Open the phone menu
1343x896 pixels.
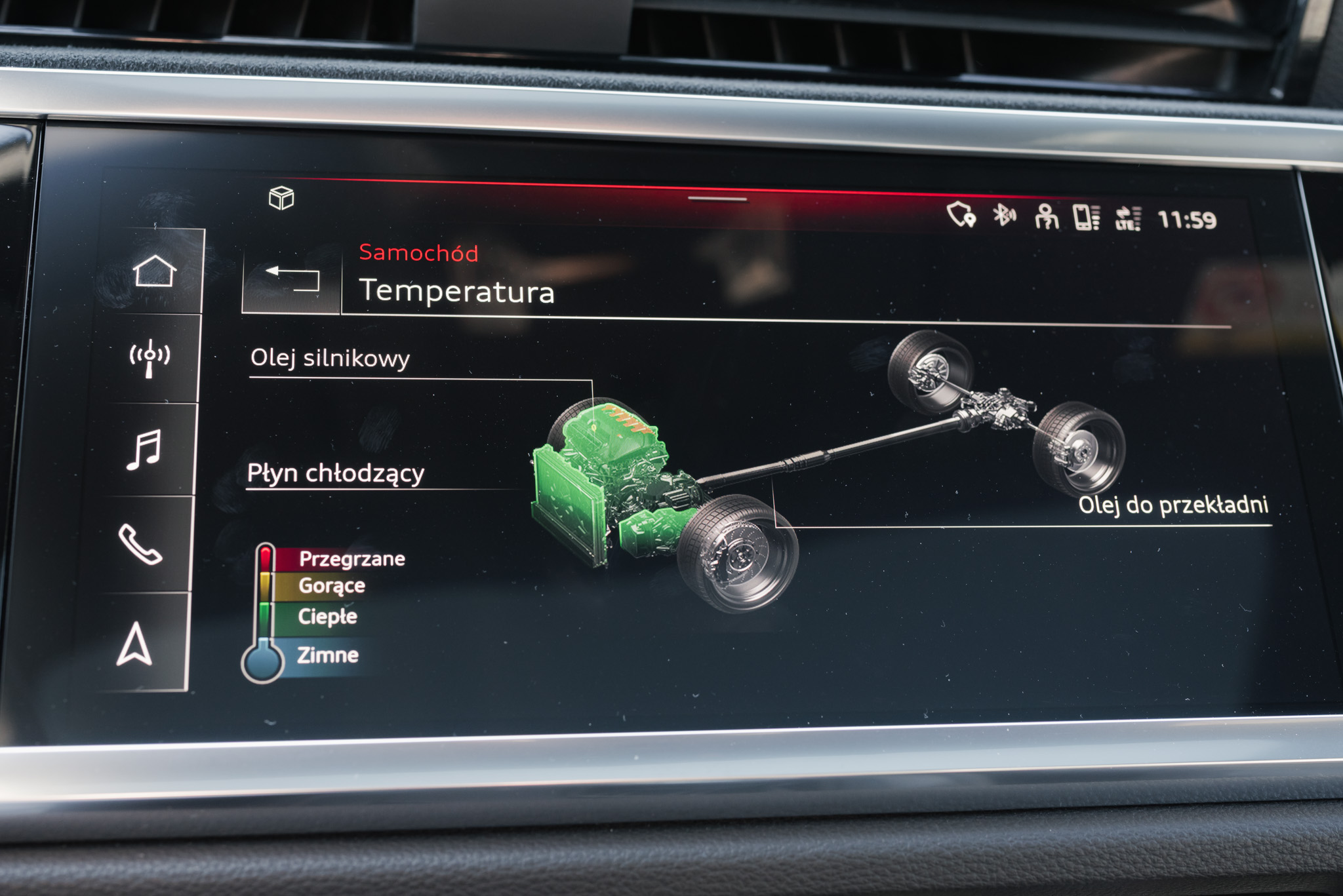140,544
